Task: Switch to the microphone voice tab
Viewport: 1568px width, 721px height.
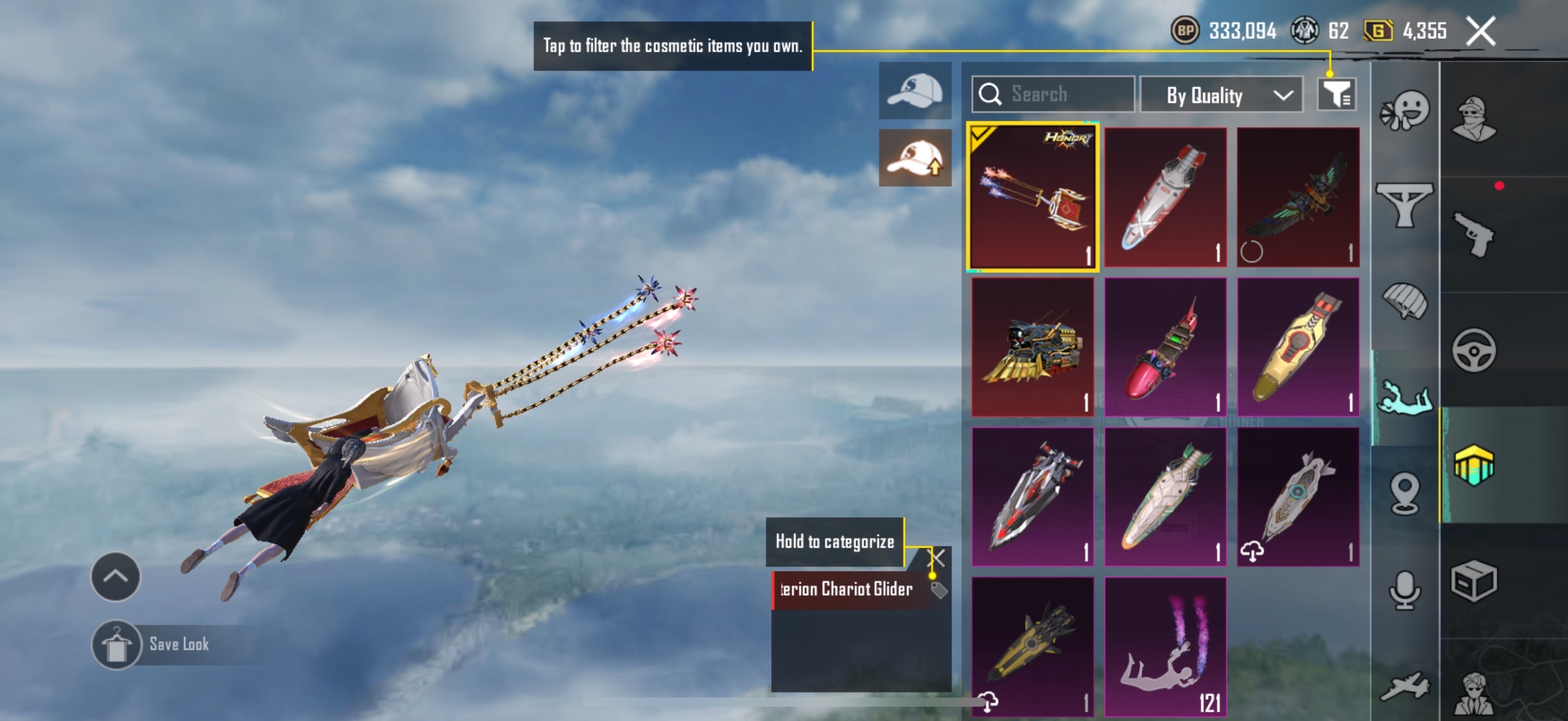Action: [1405, 589]
